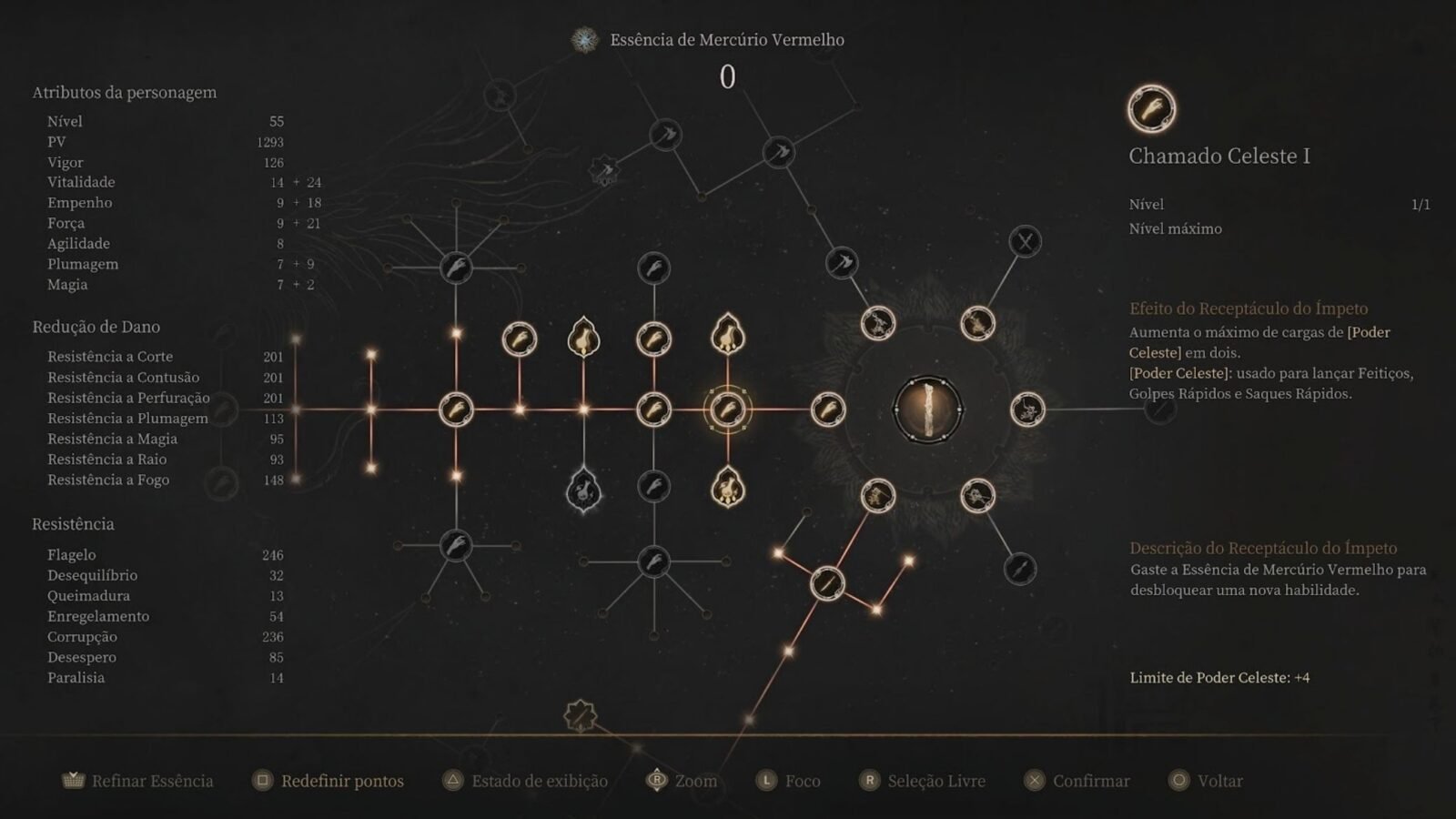Select the gold hexagonal emblem on the divider line
The height and width of the screenshot is (819, 1456).
[x=580, y=716]
